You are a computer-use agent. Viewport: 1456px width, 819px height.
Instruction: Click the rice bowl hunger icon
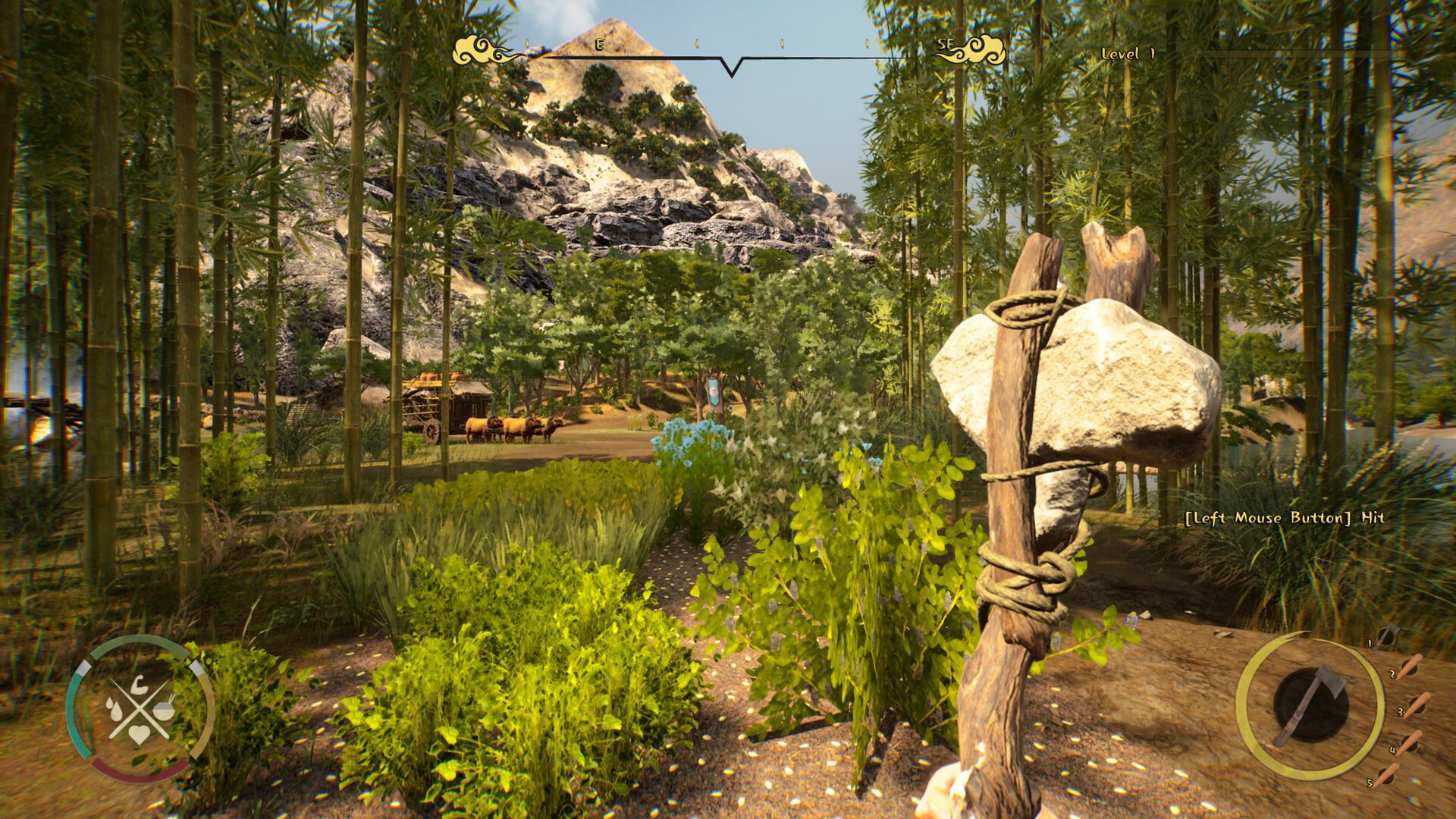tap(165, 711)
